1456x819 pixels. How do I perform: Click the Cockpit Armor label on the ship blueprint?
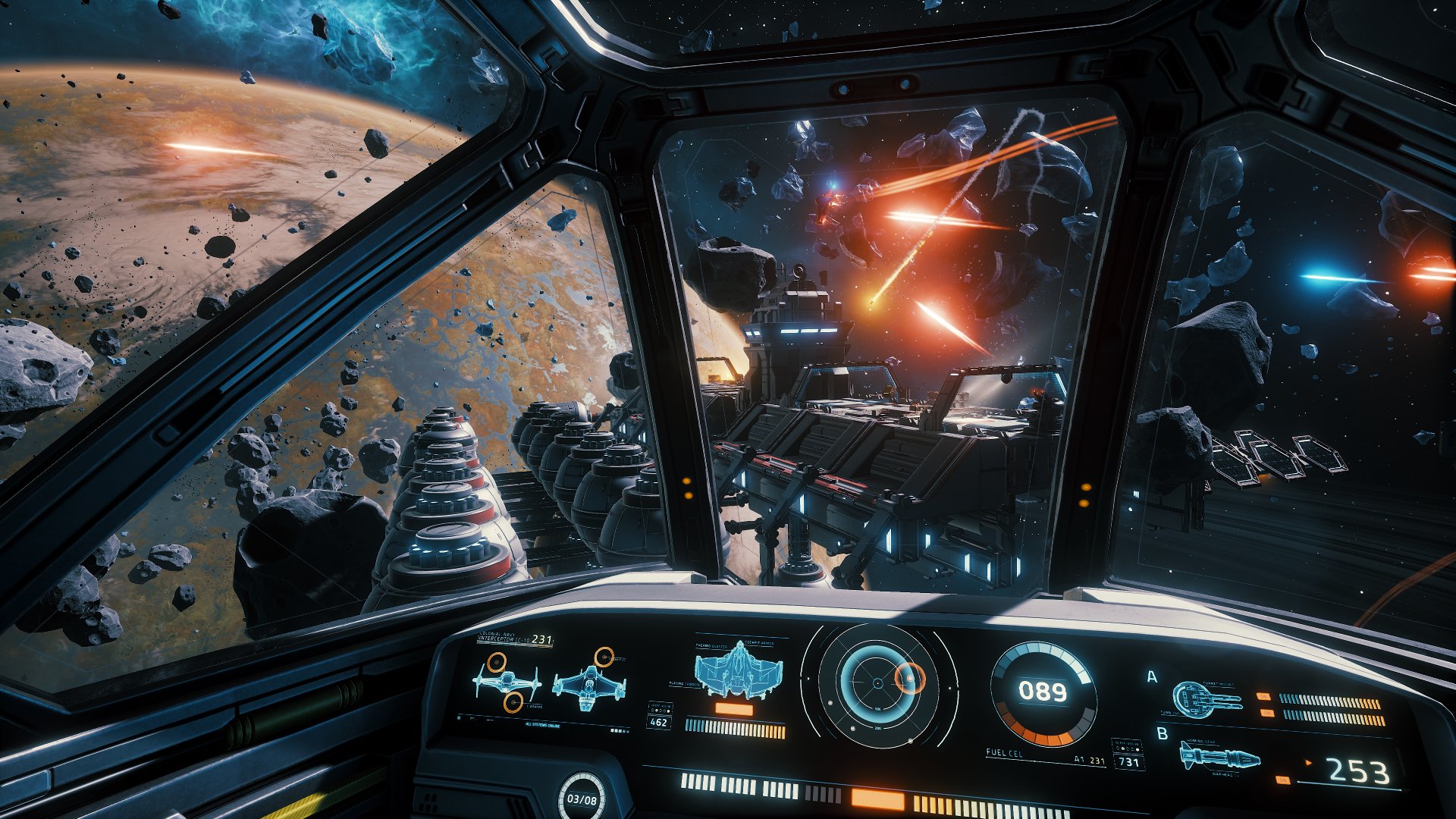pos(759,643)
